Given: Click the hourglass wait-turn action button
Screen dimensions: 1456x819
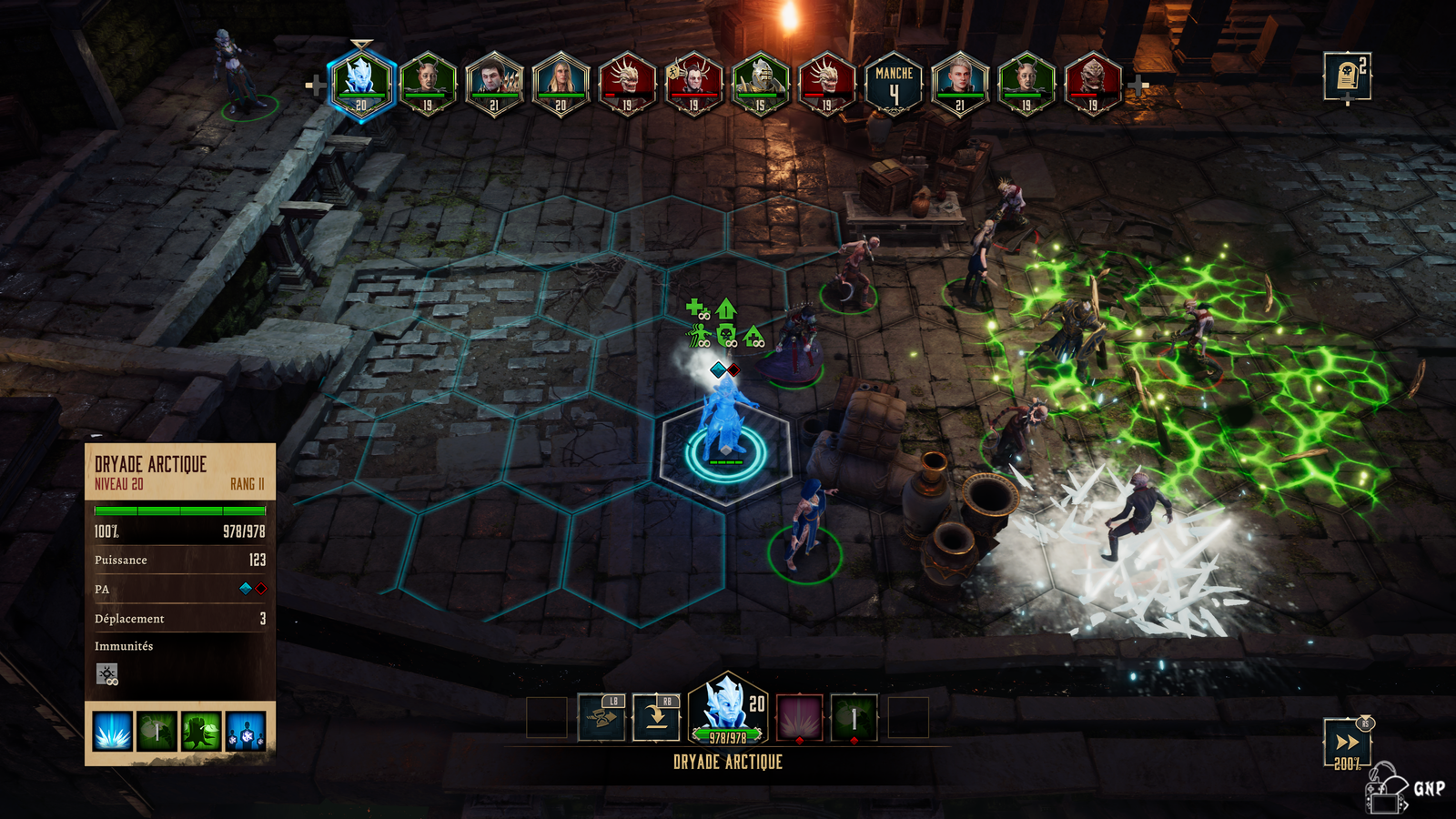Looking at the screenshot, I should (602, 718).
